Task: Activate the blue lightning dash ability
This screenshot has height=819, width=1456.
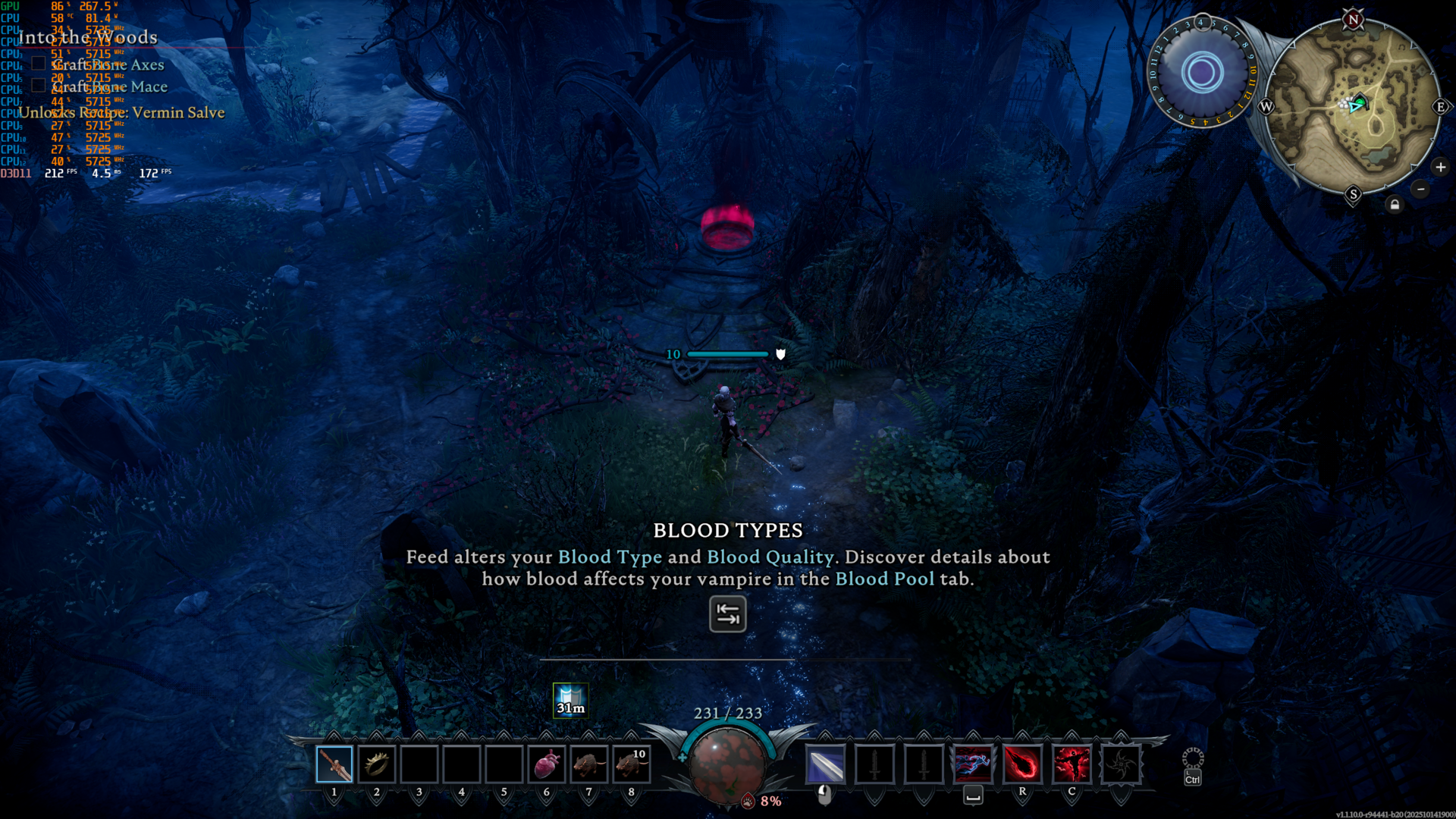Action: (973, 764)
